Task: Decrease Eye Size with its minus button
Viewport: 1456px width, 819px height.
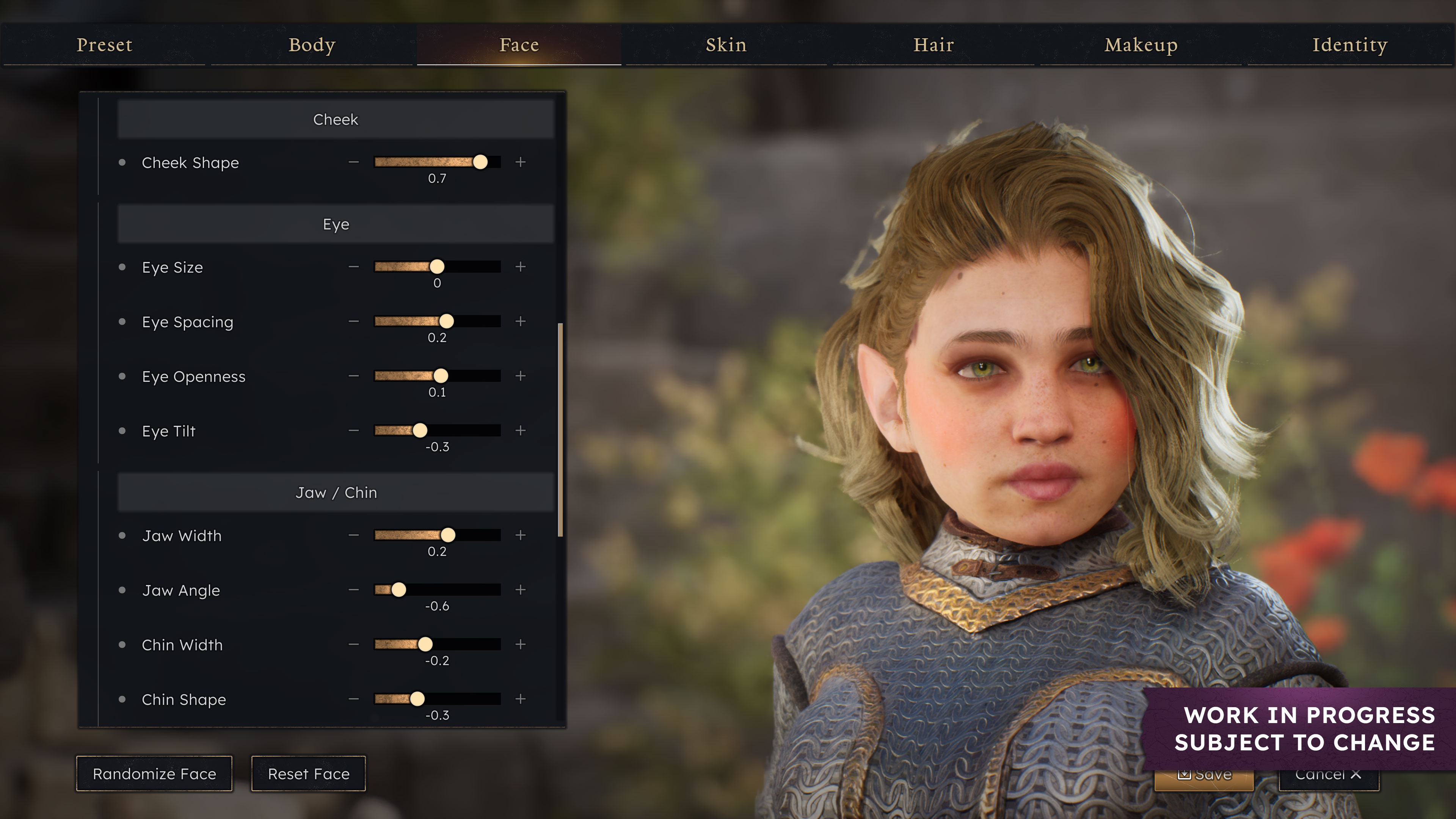Action: tap(354, 267)
